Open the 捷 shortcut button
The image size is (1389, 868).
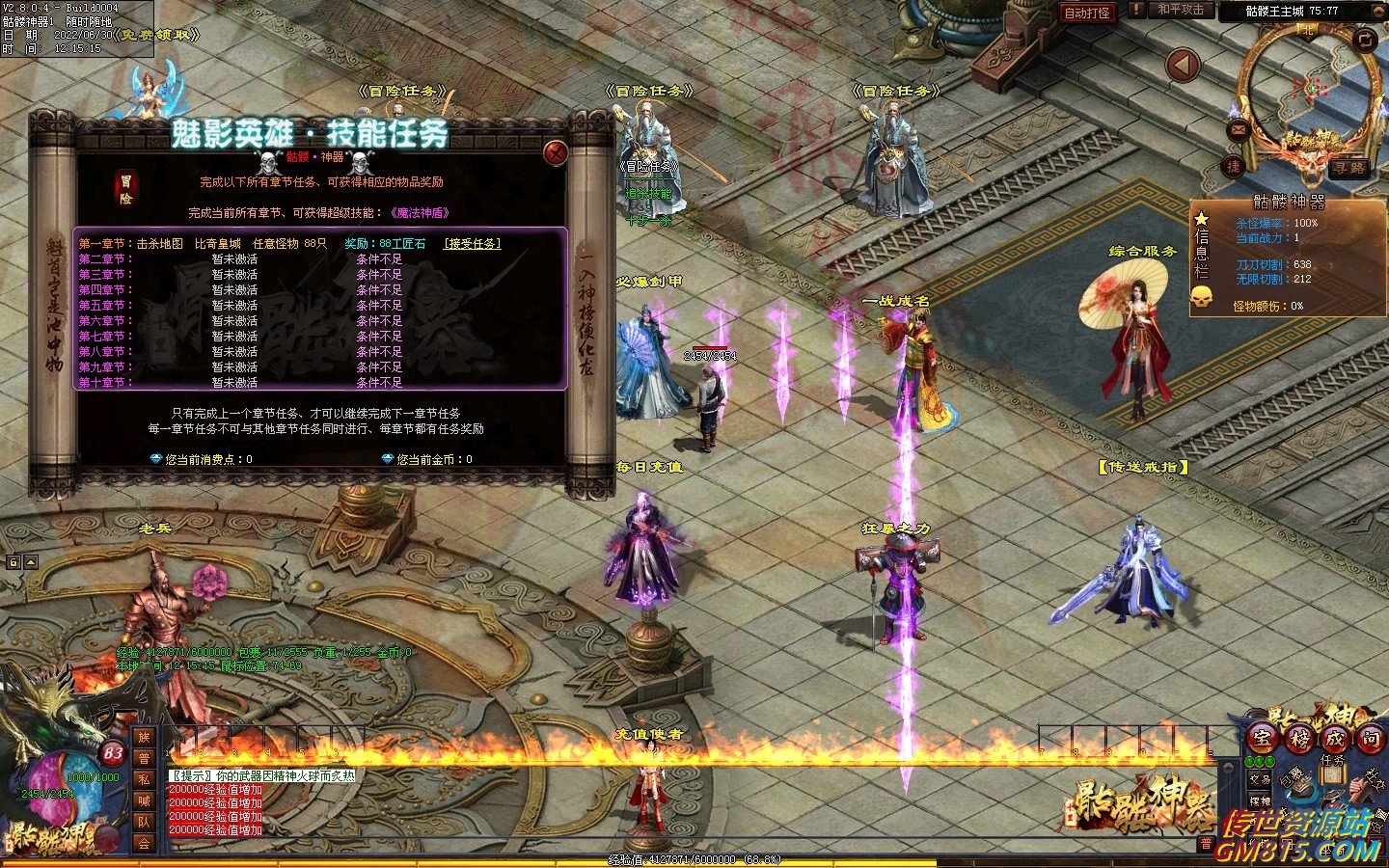(x=1233, y=166)
